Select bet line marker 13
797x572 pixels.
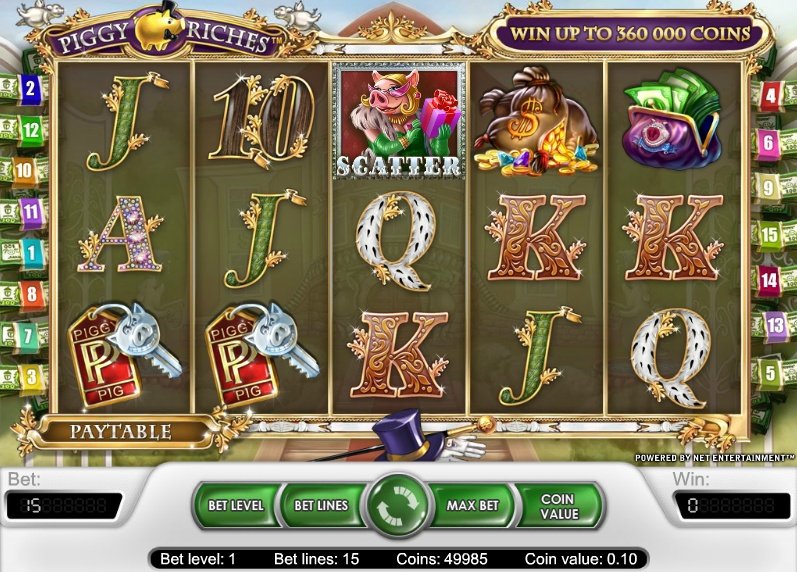coord(776,324)
